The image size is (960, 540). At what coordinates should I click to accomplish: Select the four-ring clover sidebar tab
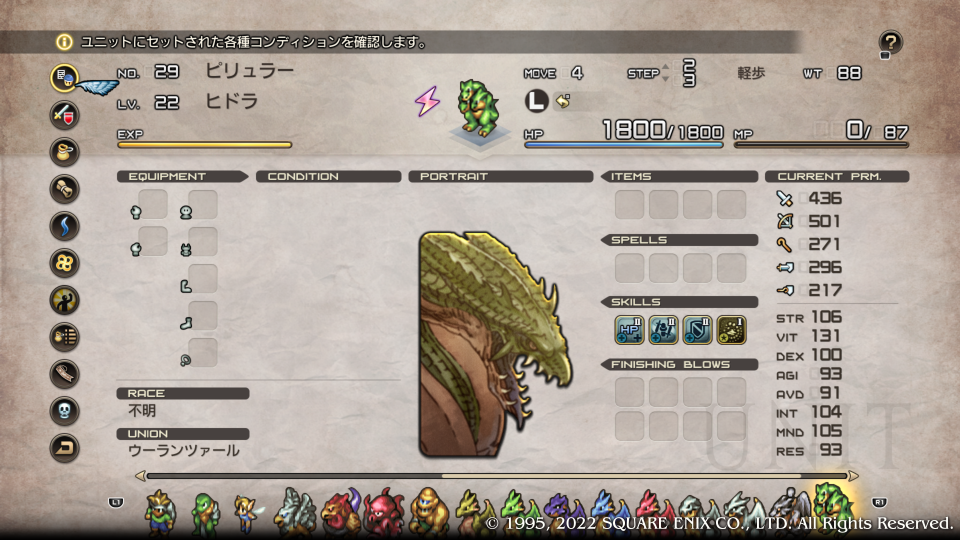(x=65, y=262)
